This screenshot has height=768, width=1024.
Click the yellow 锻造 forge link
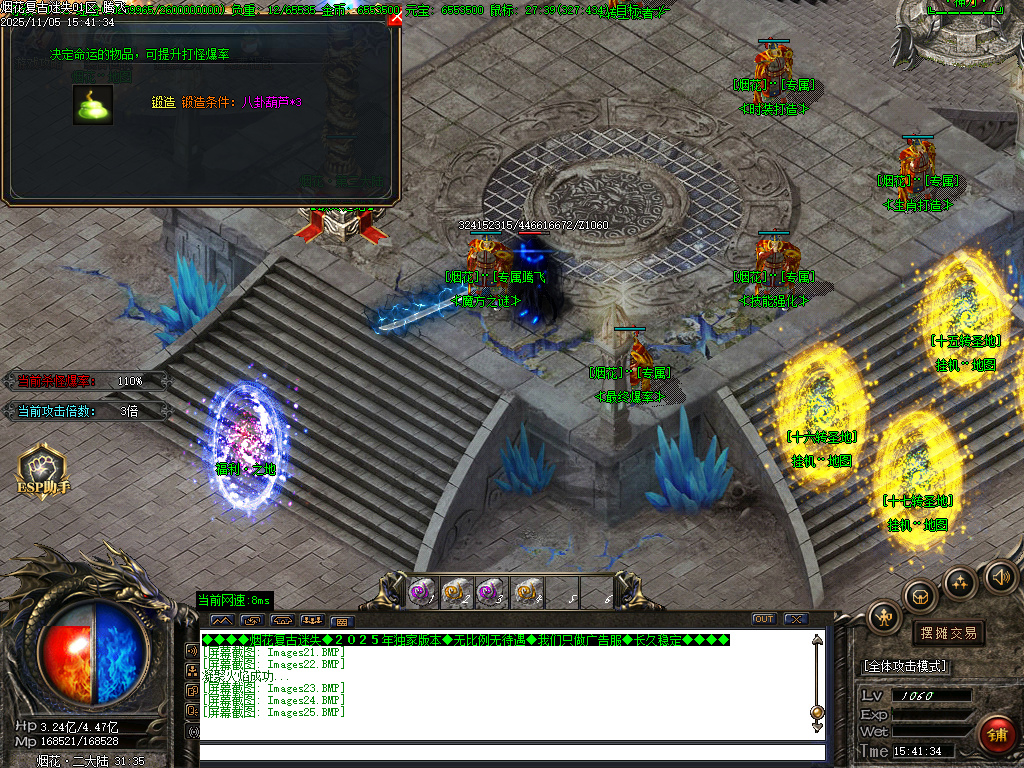point(163,102)
